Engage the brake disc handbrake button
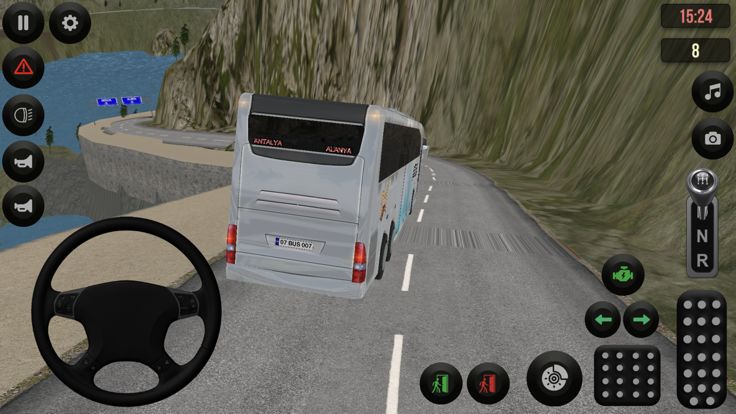 (555, 379)
